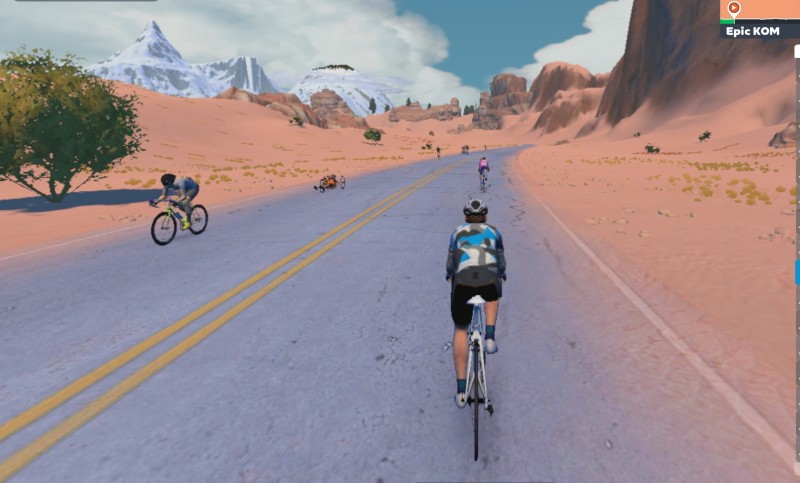Screen dimensions: 800x483
Task: Click the Epic KOM route panel
Action: point(759,30)
